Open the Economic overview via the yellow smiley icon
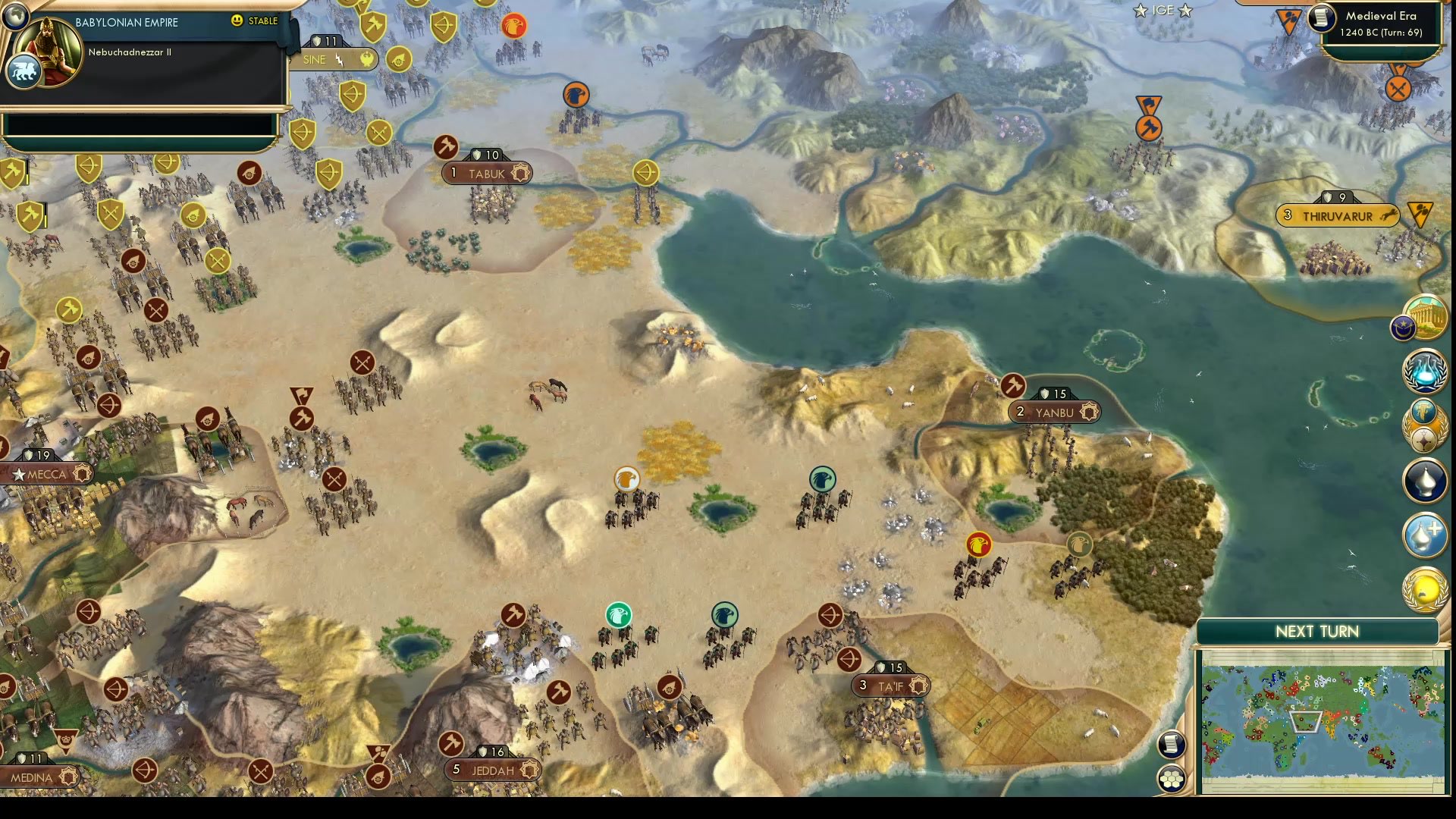This screenshot has height=819, width=1456. [1424, 589]
